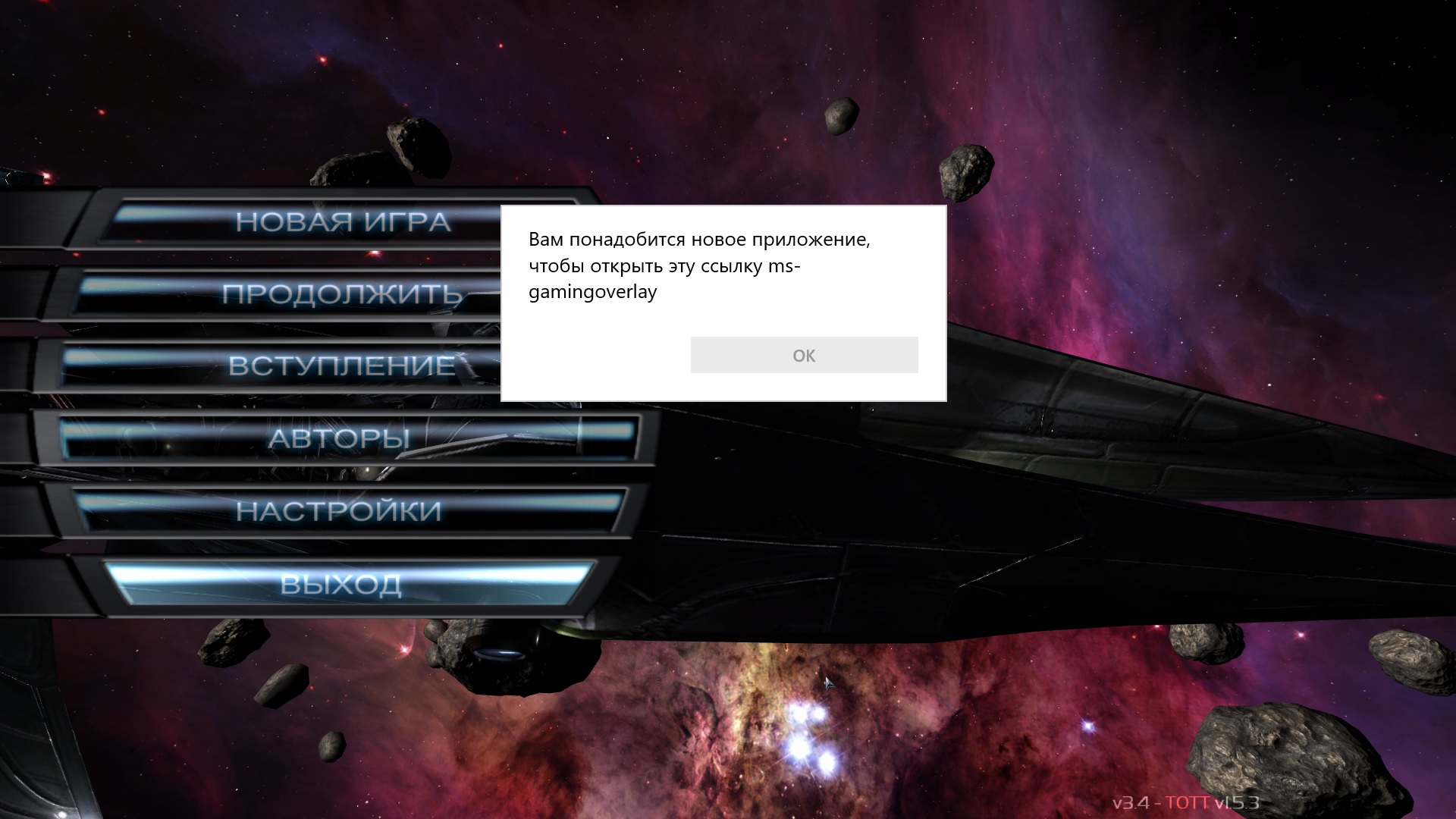The height and width of the screenshot is (819, 1456).
Task: Choose ВЫХОД to quit the game
Action: tap(340, 584)
